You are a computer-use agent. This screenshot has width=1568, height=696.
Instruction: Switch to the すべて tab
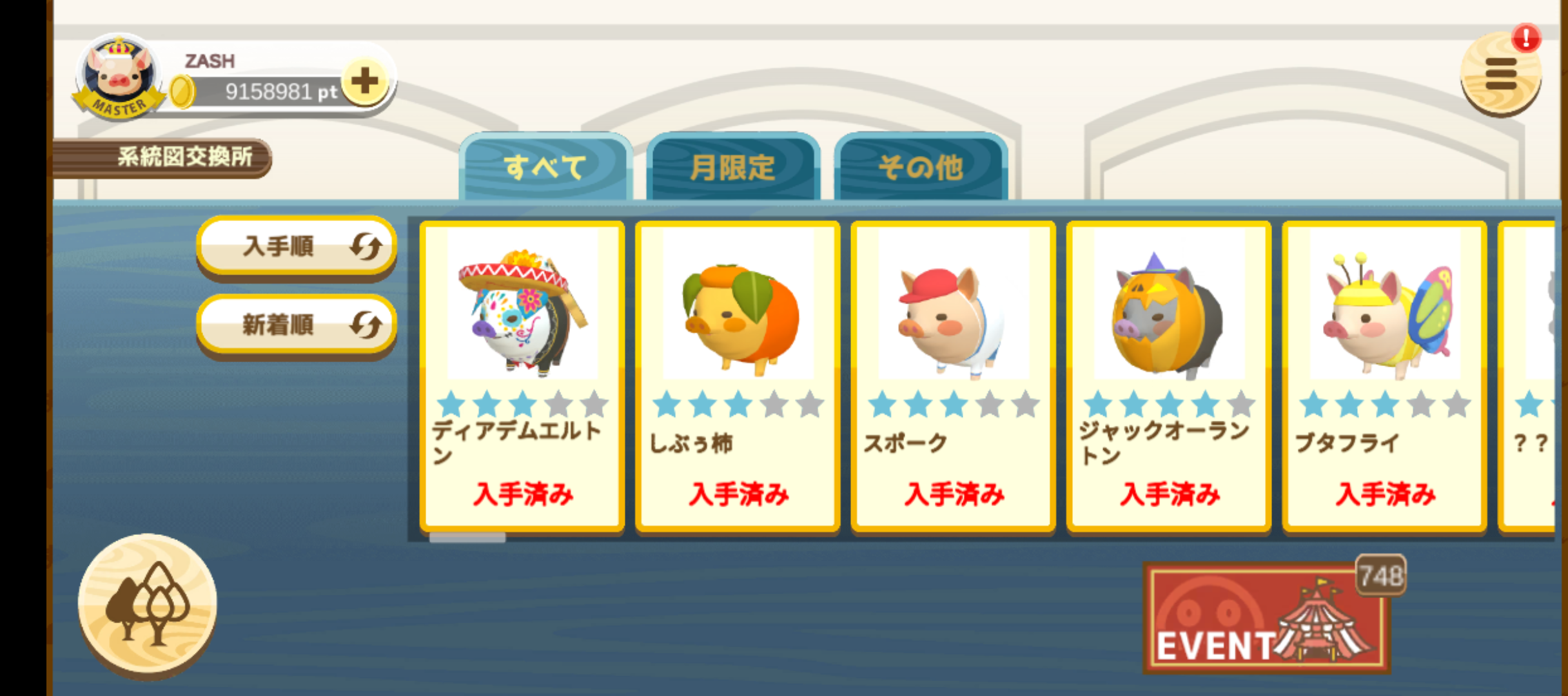[545, 168]
